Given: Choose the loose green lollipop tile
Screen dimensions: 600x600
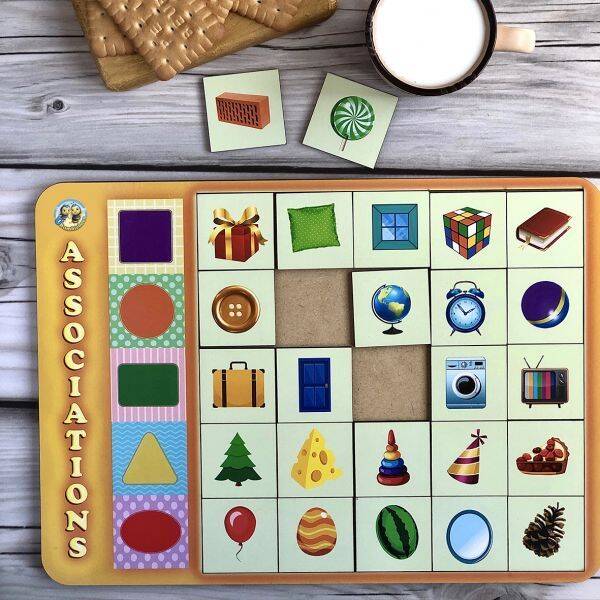Looking at the screenshot, I should point(350,120).
